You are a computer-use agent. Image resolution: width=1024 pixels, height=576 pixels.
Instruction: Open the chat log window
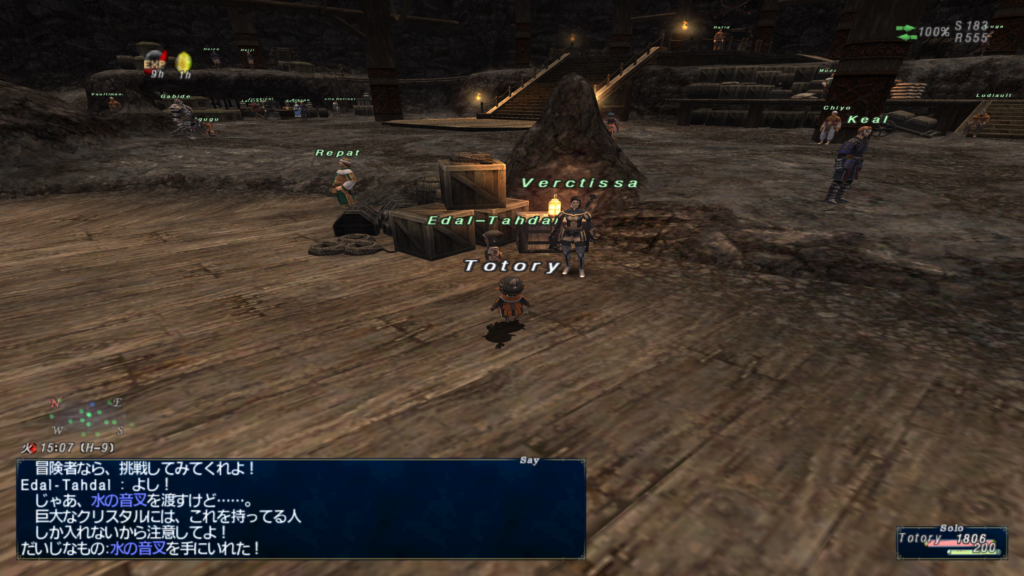pyautogui.click(x=300, y=508)
